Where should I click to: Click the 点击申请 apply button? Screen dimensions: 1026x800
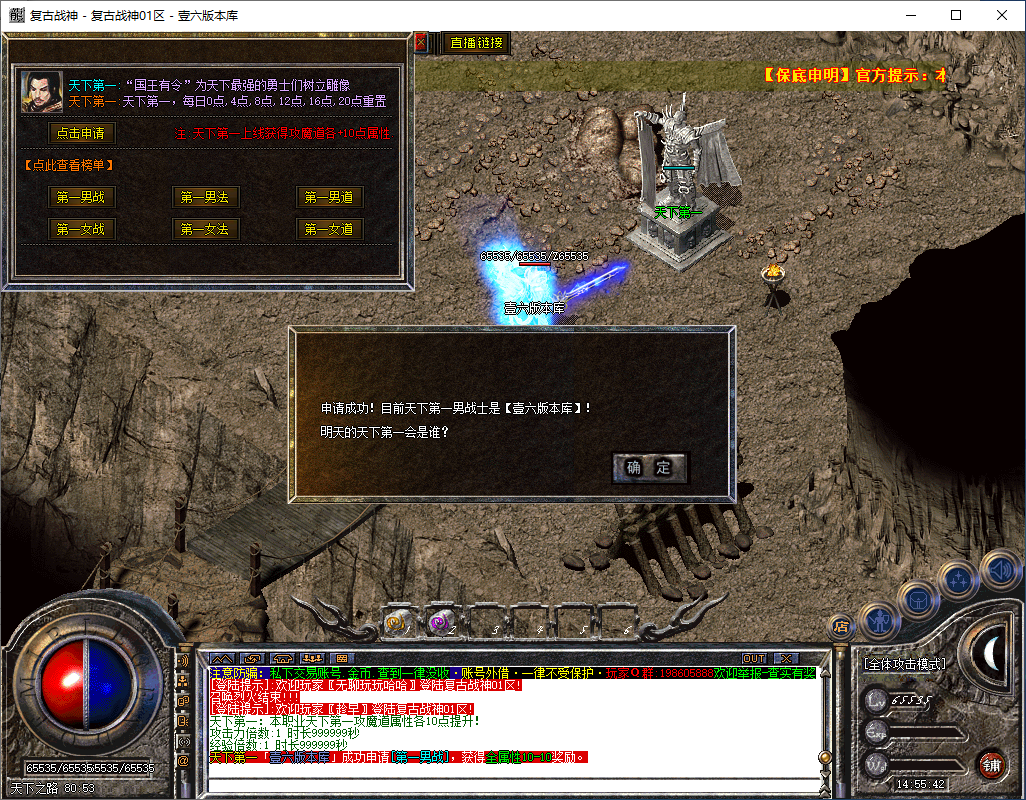tap(82, 132)
